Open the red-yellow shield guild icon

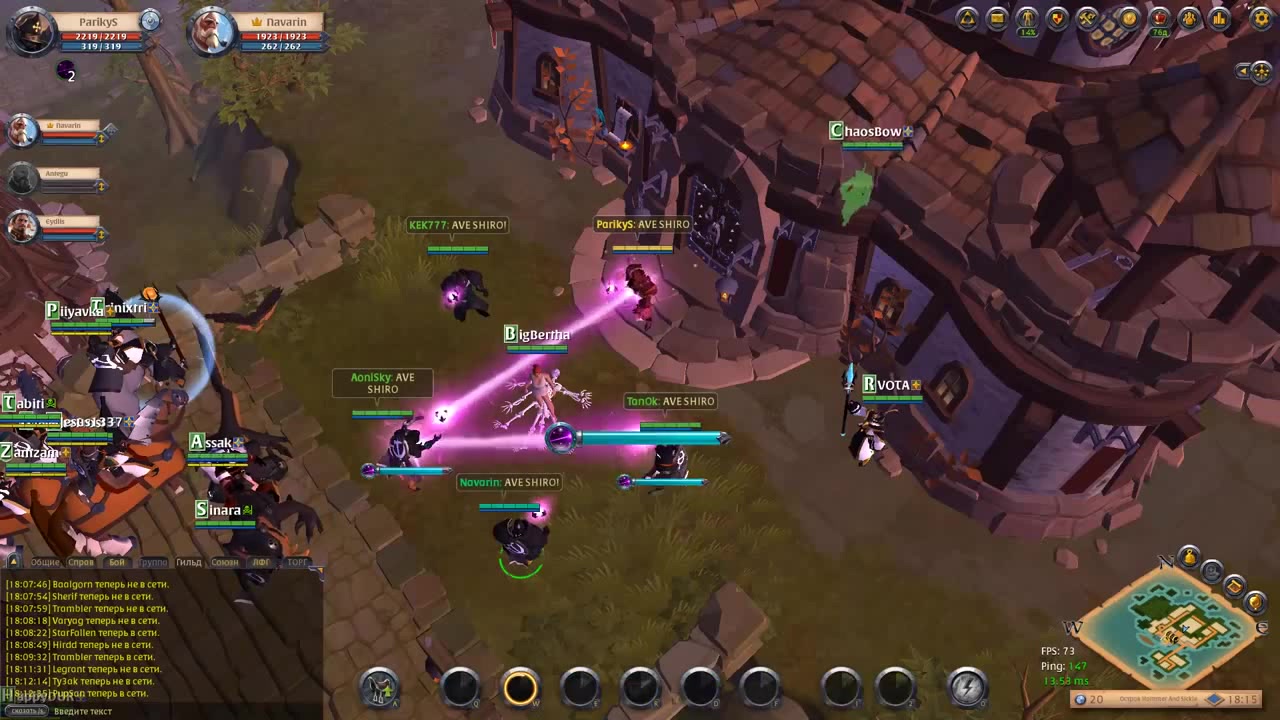pos(1057,18)
